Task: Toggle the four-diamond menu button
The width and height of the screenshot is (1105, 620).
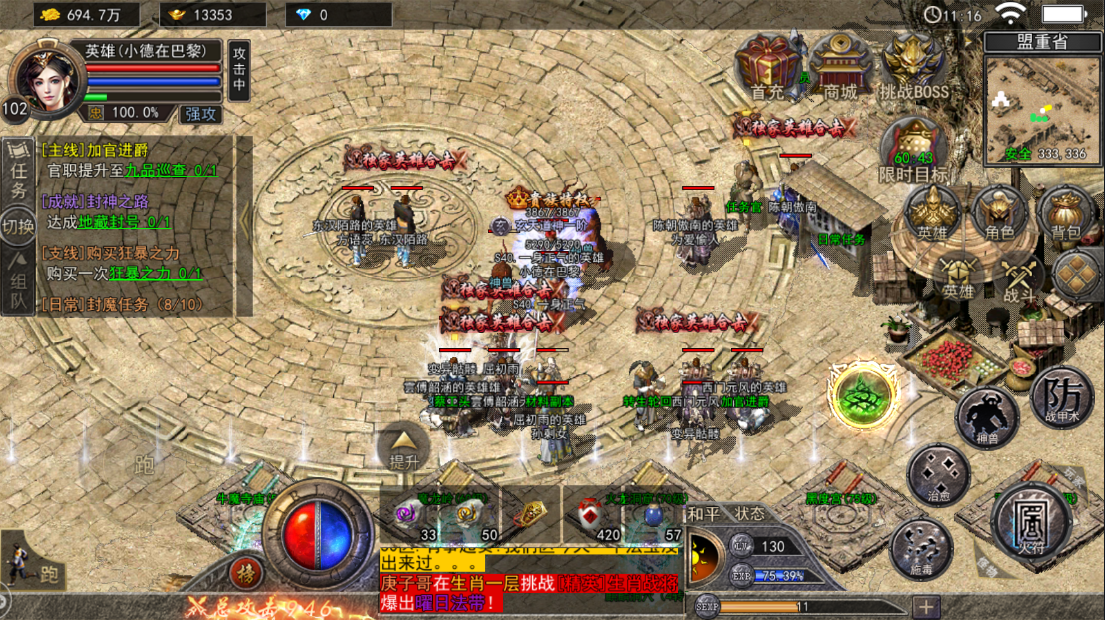Action: click(x=1077, y=272)
